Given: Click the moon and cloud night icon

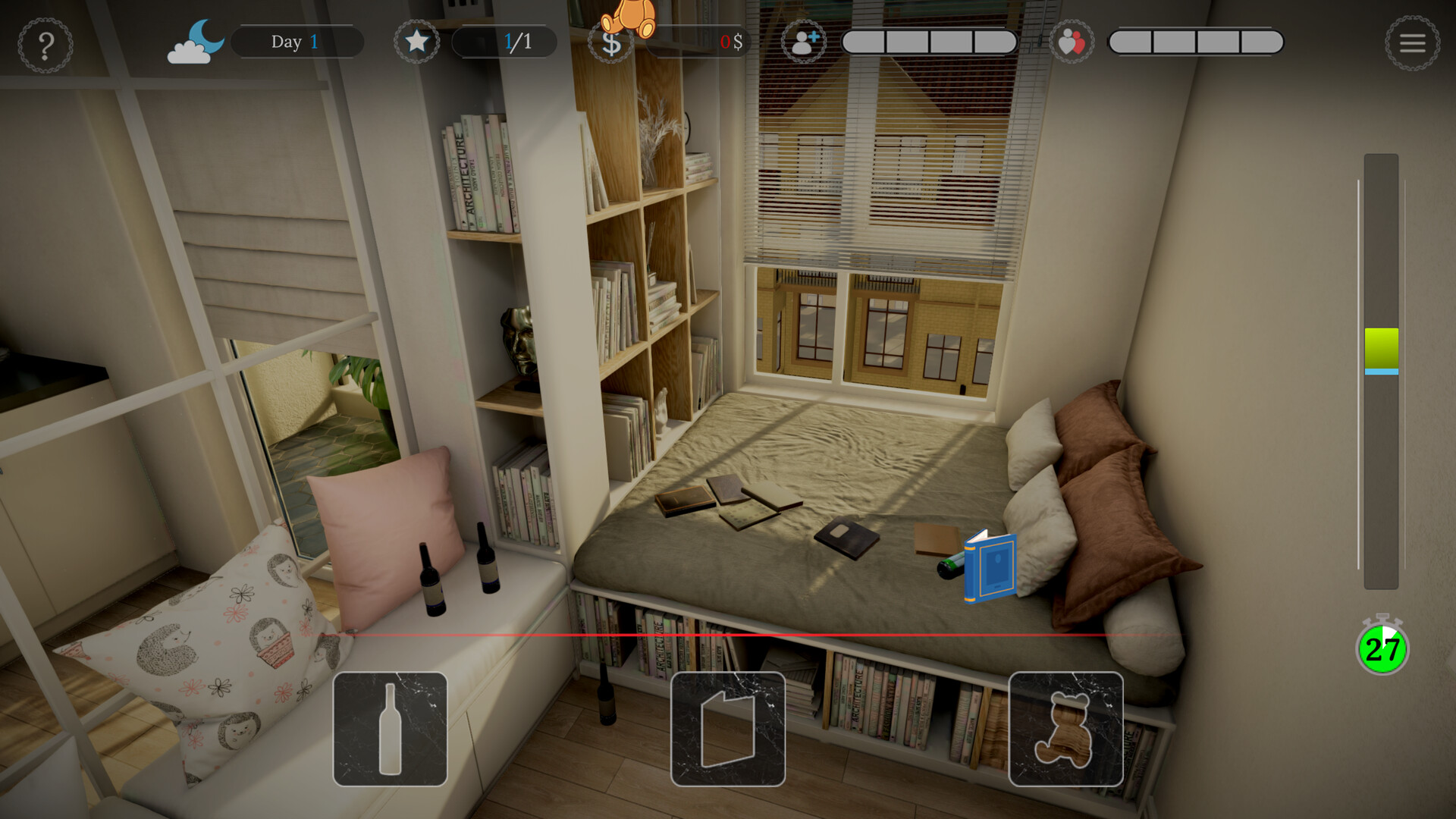Looking at the screenshot, I should coord(196,42).
